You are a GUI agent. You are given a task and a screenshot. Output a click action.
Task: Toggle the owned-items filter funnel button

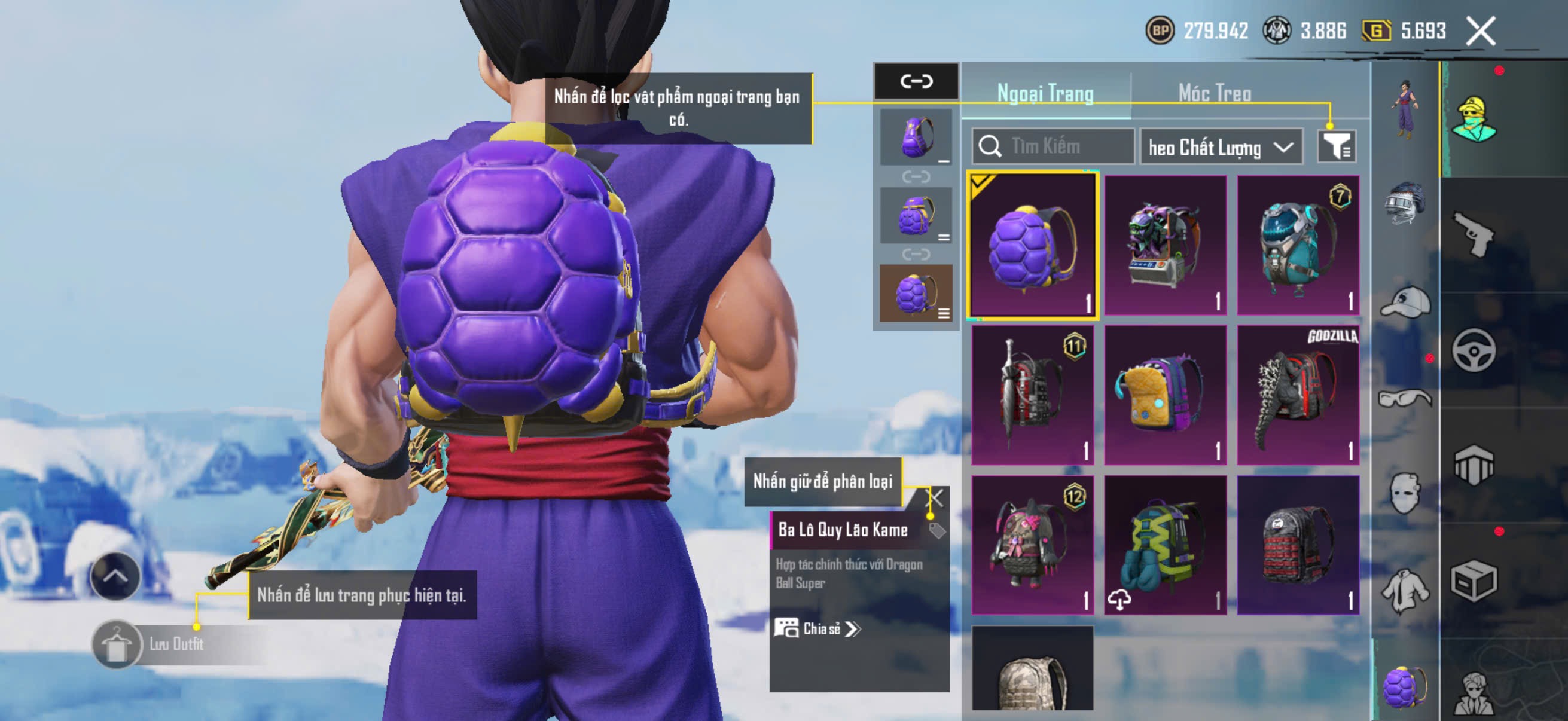coord(1336,146)
